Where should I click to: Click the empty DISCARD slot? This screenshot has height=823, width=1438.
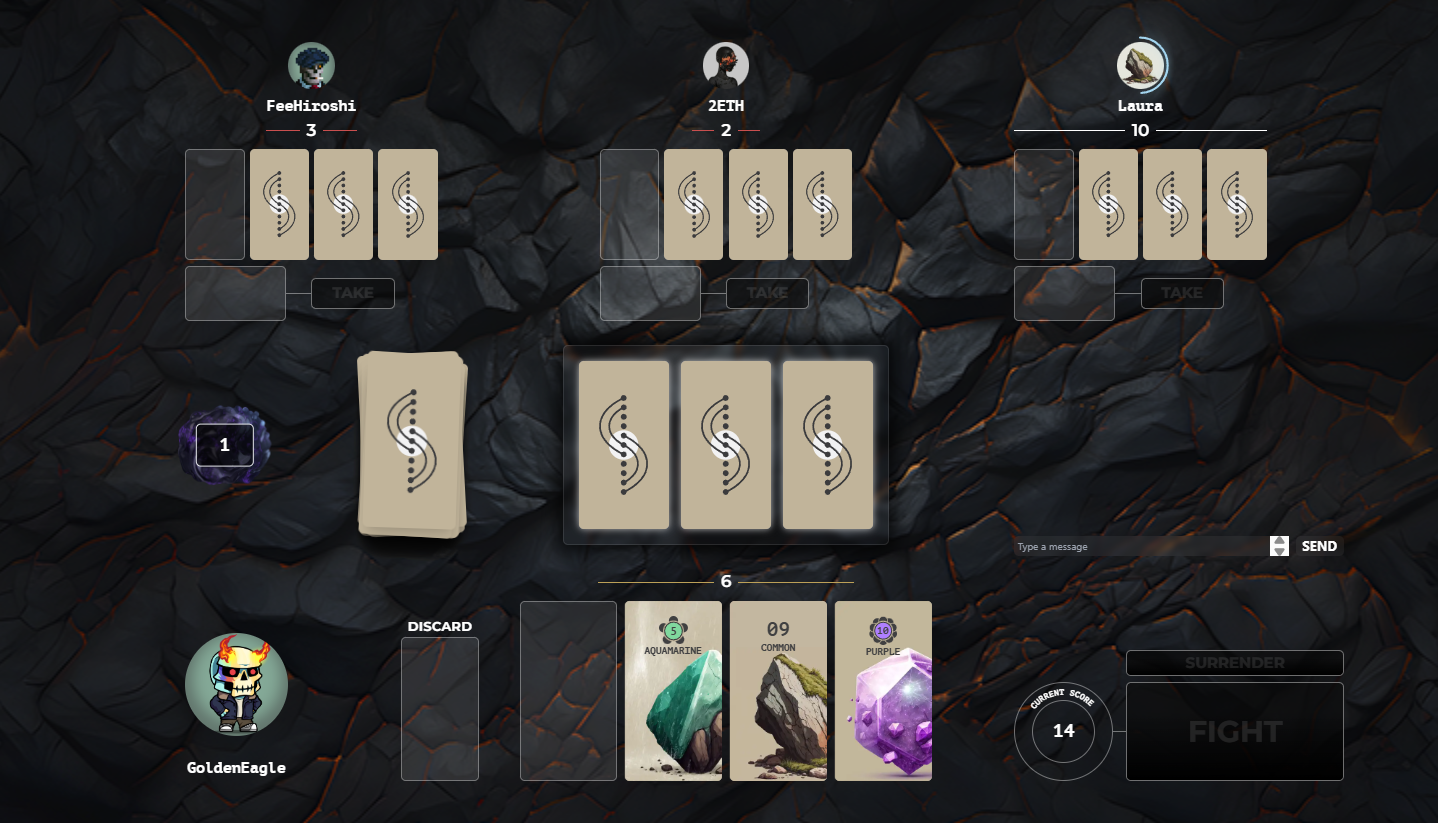pyautogui.click(x=440, y=708)
